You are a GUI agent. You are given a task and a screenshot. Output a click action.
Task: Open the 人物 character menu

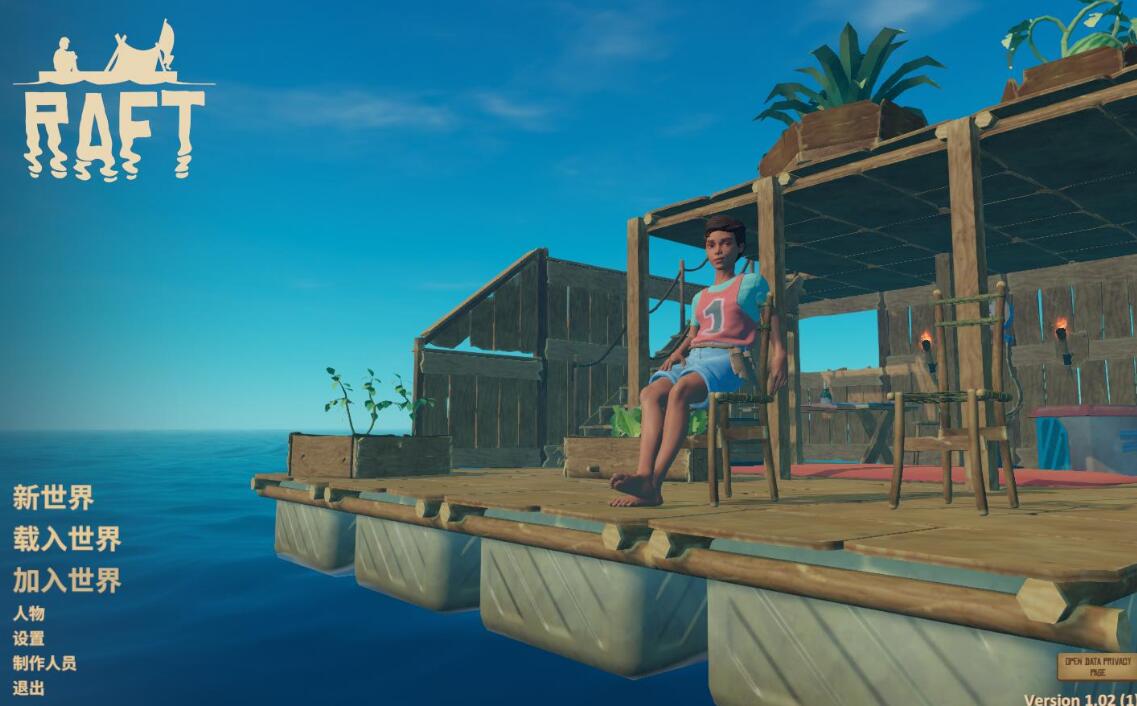[x=28, y=613]
